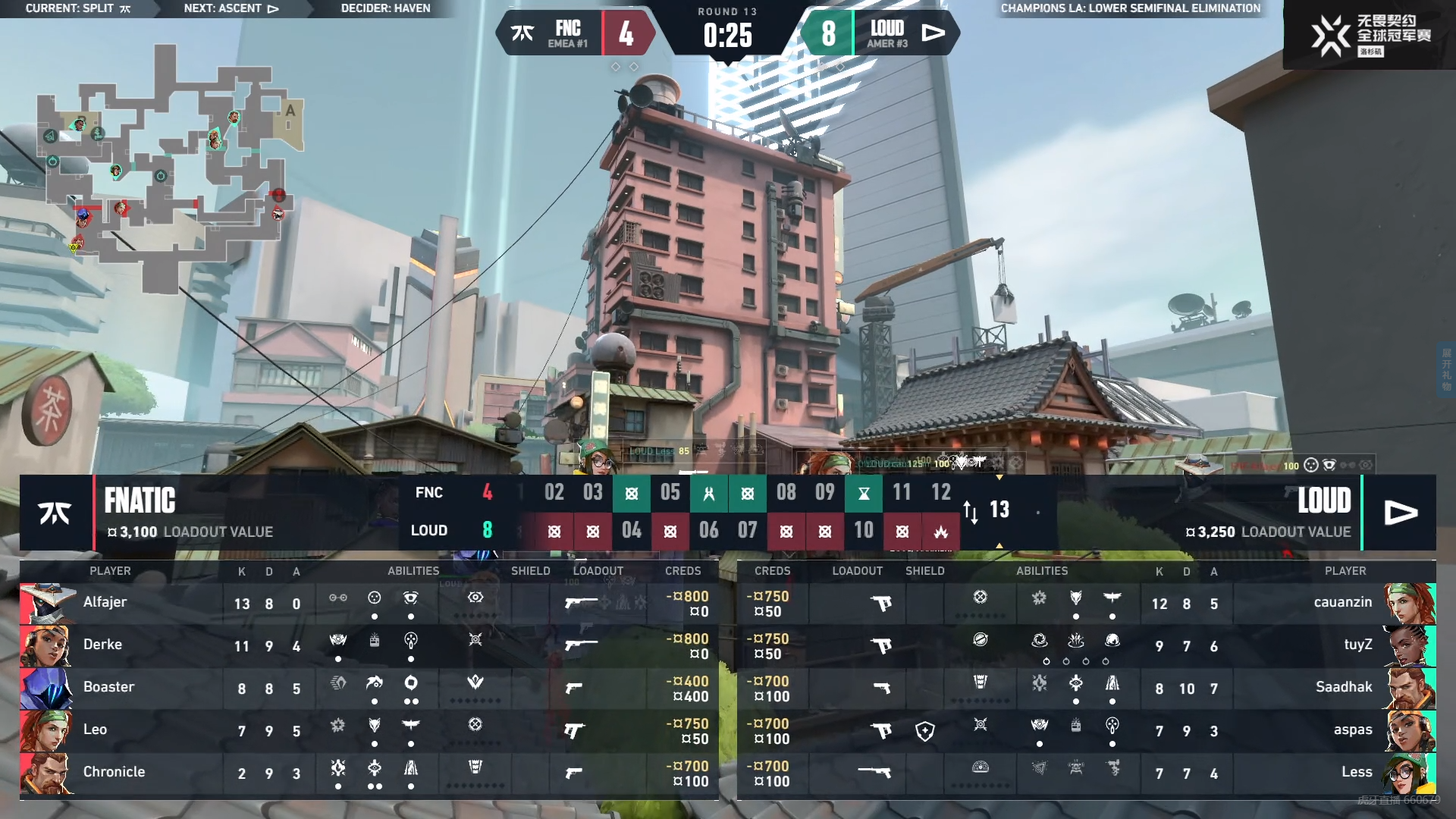Select aspas's agent portrait

tap(1409, 731)
